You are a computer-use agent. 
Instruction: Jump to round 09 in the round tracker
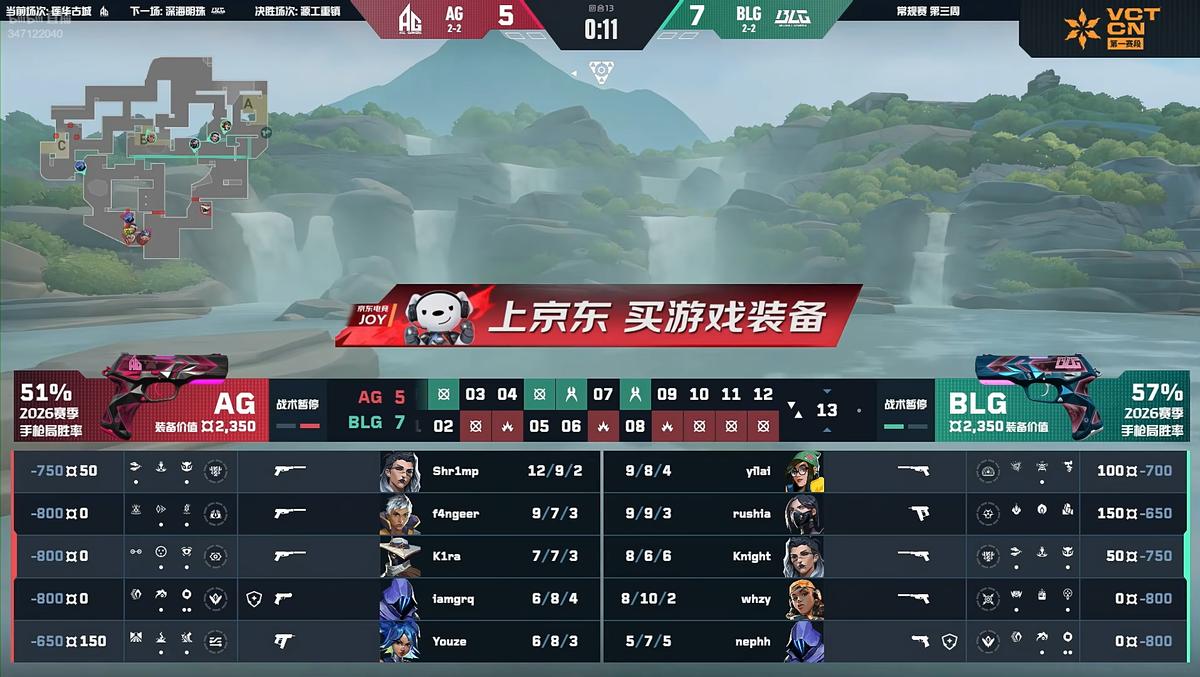(x=667, y=394)
